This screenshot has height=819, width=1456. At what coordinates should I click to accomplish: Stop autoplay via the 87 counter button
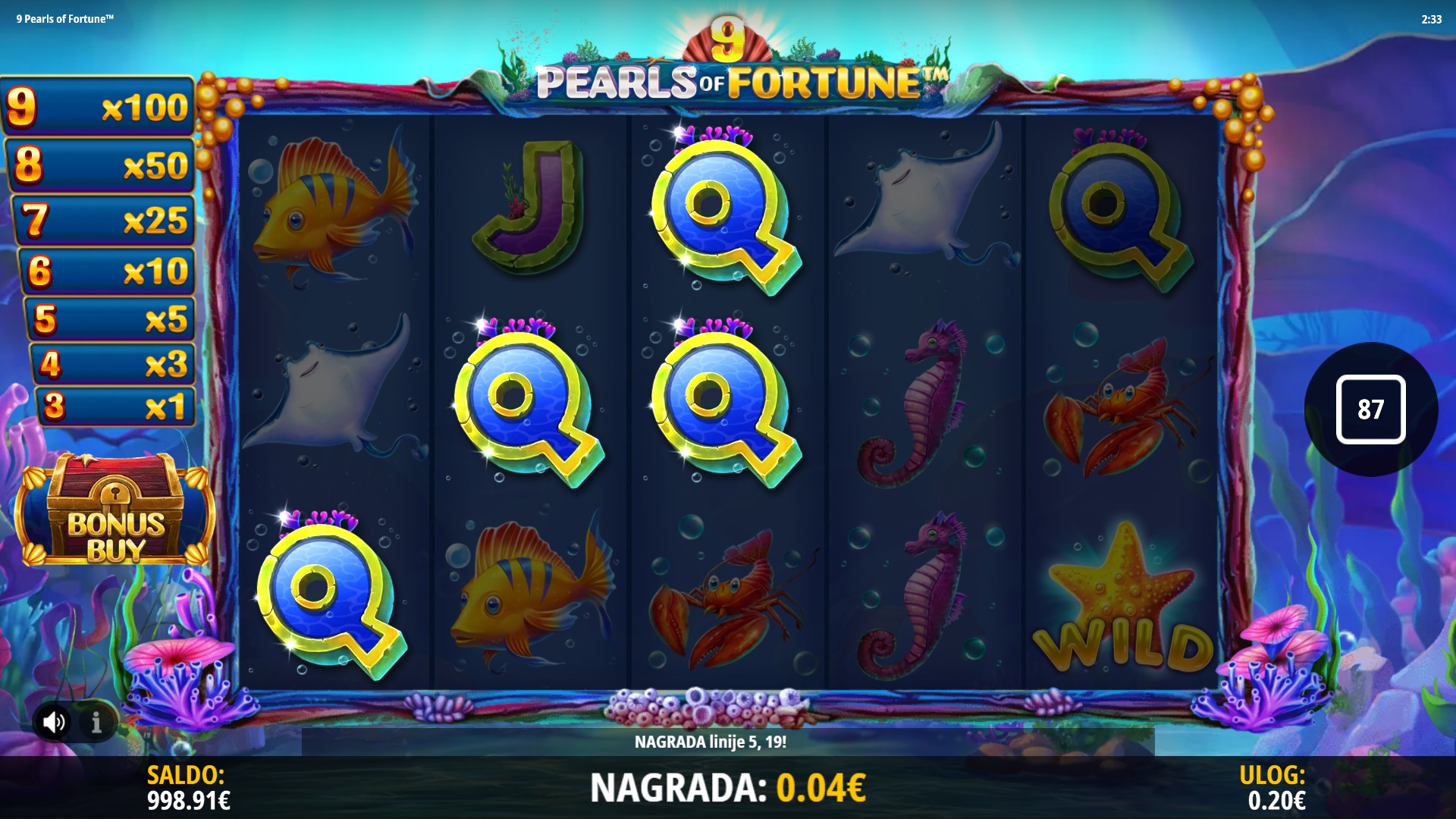(x=1370, y=409)
